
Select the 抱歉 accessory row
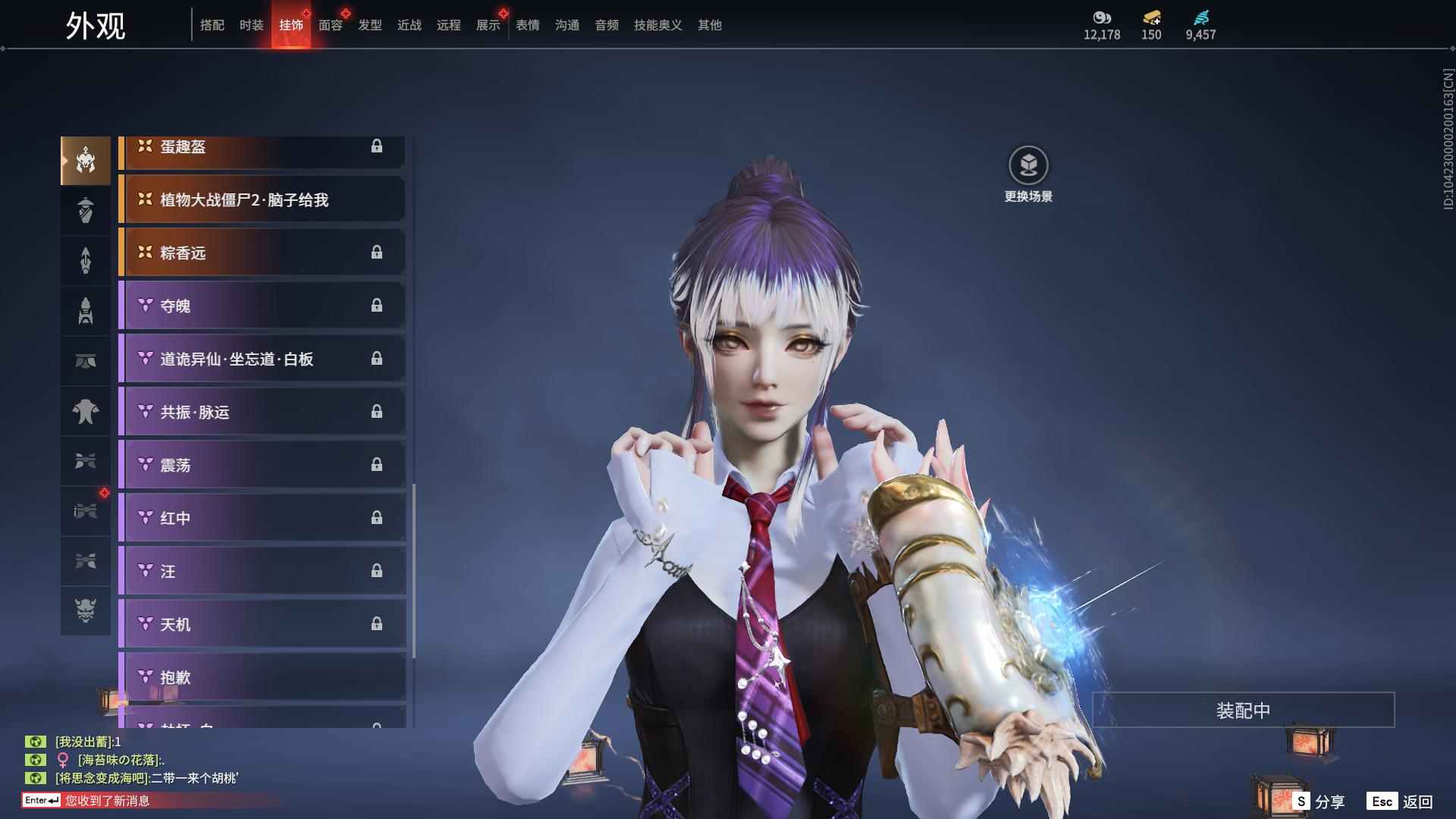[x=262, y=678]
